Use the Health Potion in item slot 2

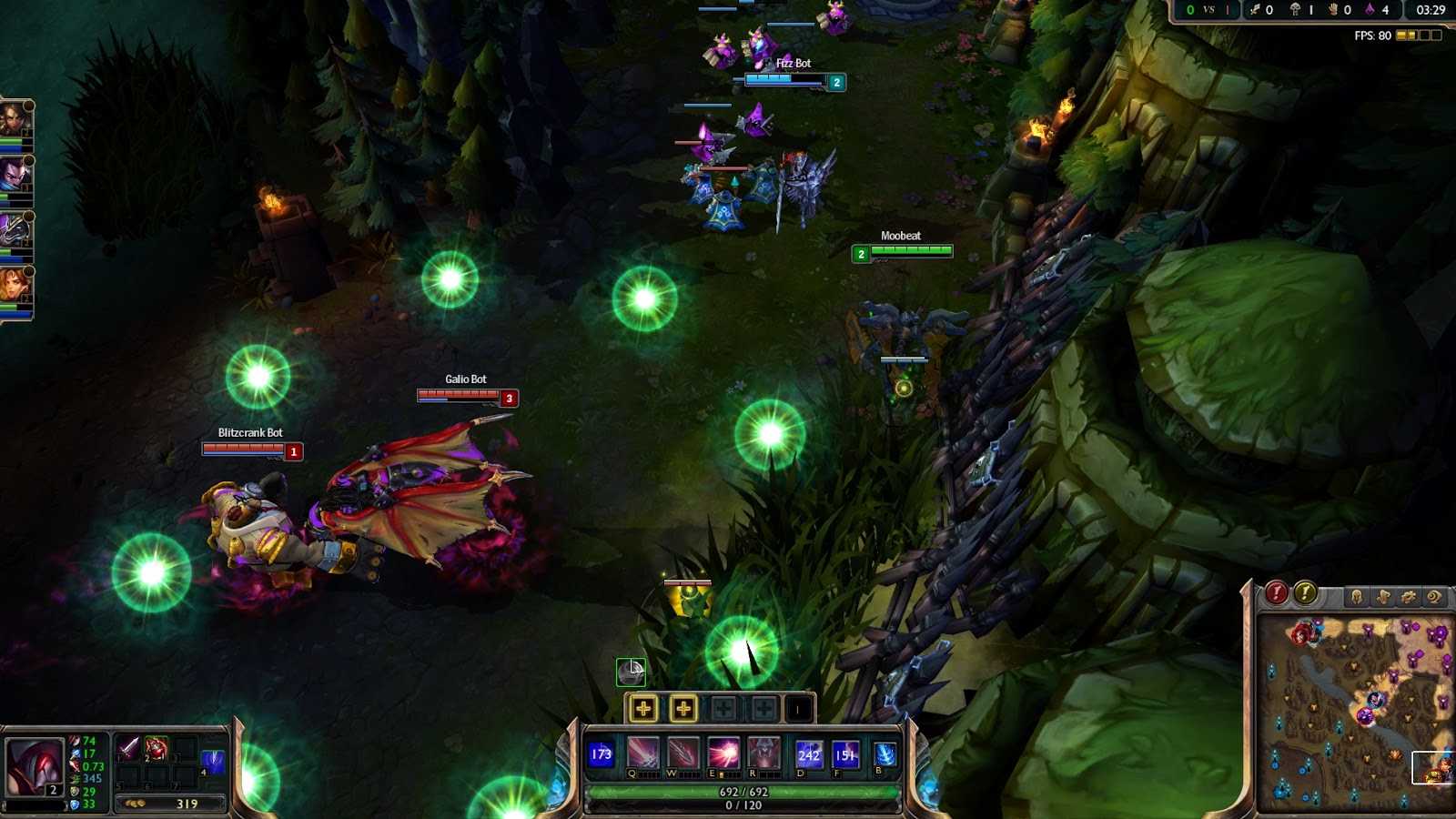point(156,747)
